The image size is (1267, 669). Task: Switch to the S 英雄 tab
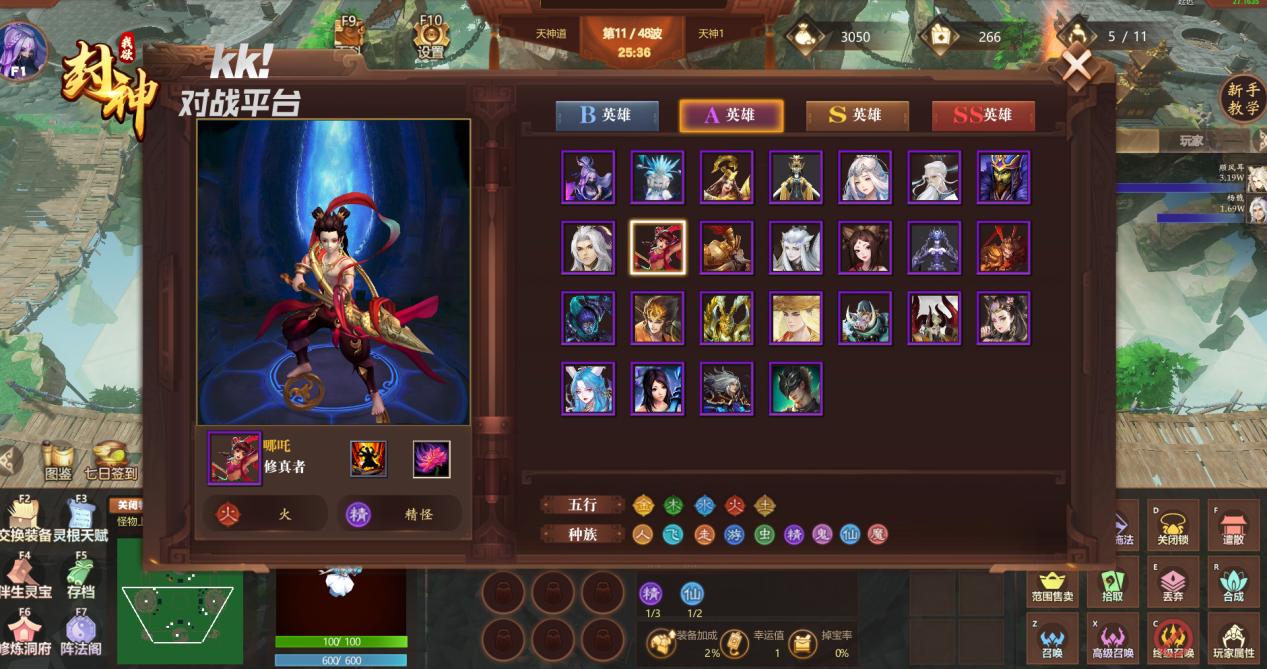click(x=857, y=115)
